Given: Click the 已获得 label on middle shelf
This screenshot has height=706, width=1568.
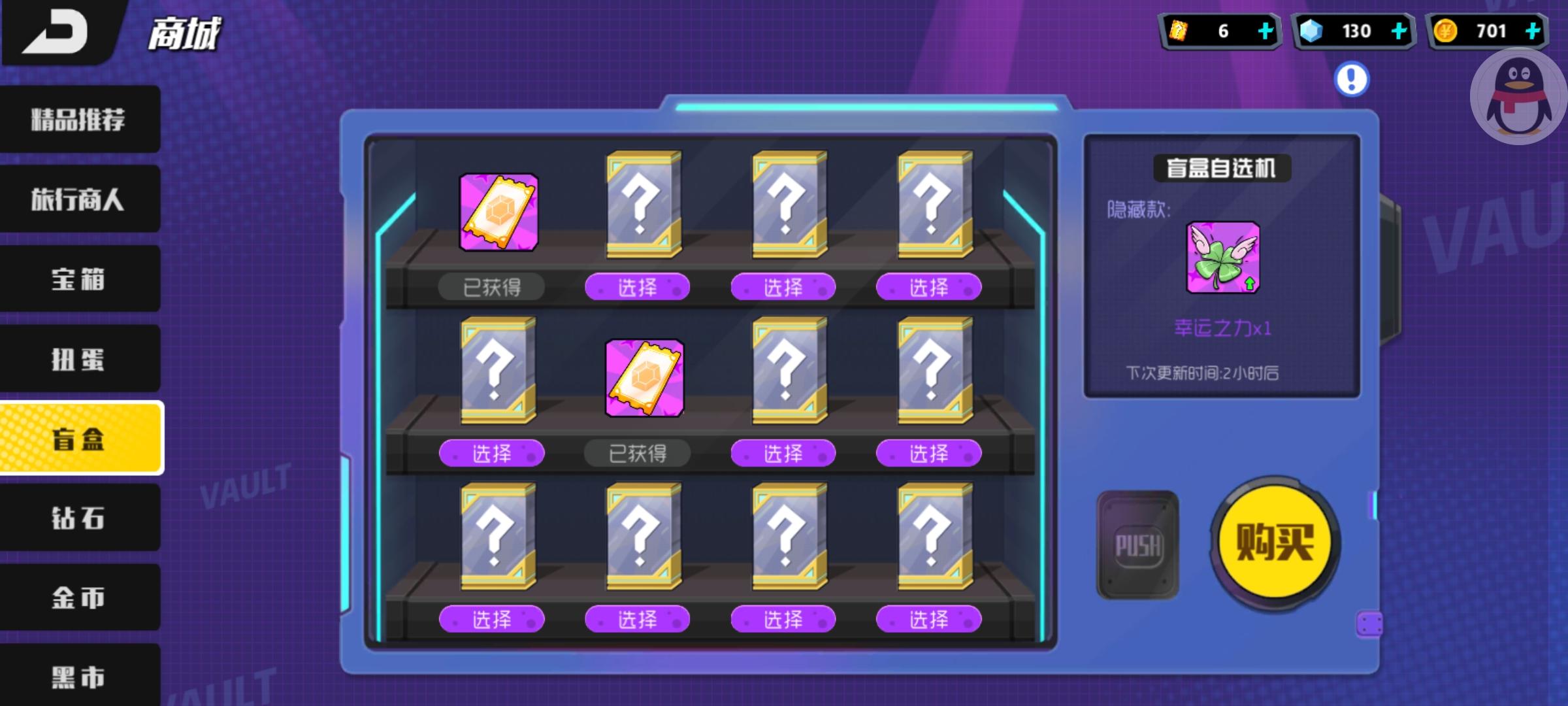Looking at the screenshot, I should [638, 452].
